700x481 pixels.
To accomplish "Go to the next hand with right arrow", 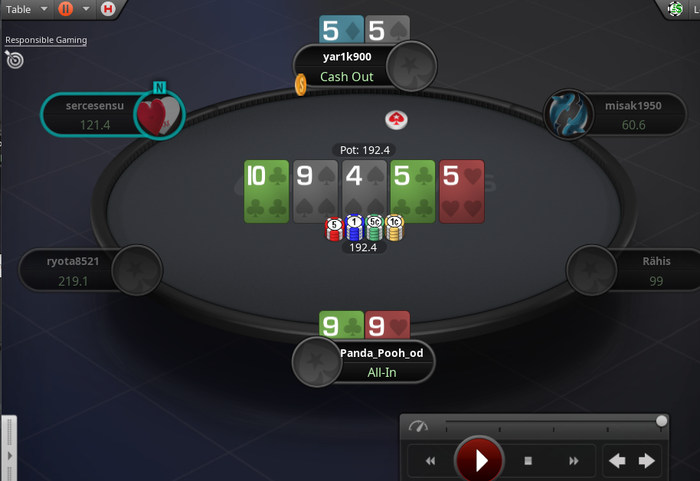I will tap(647, 461).
